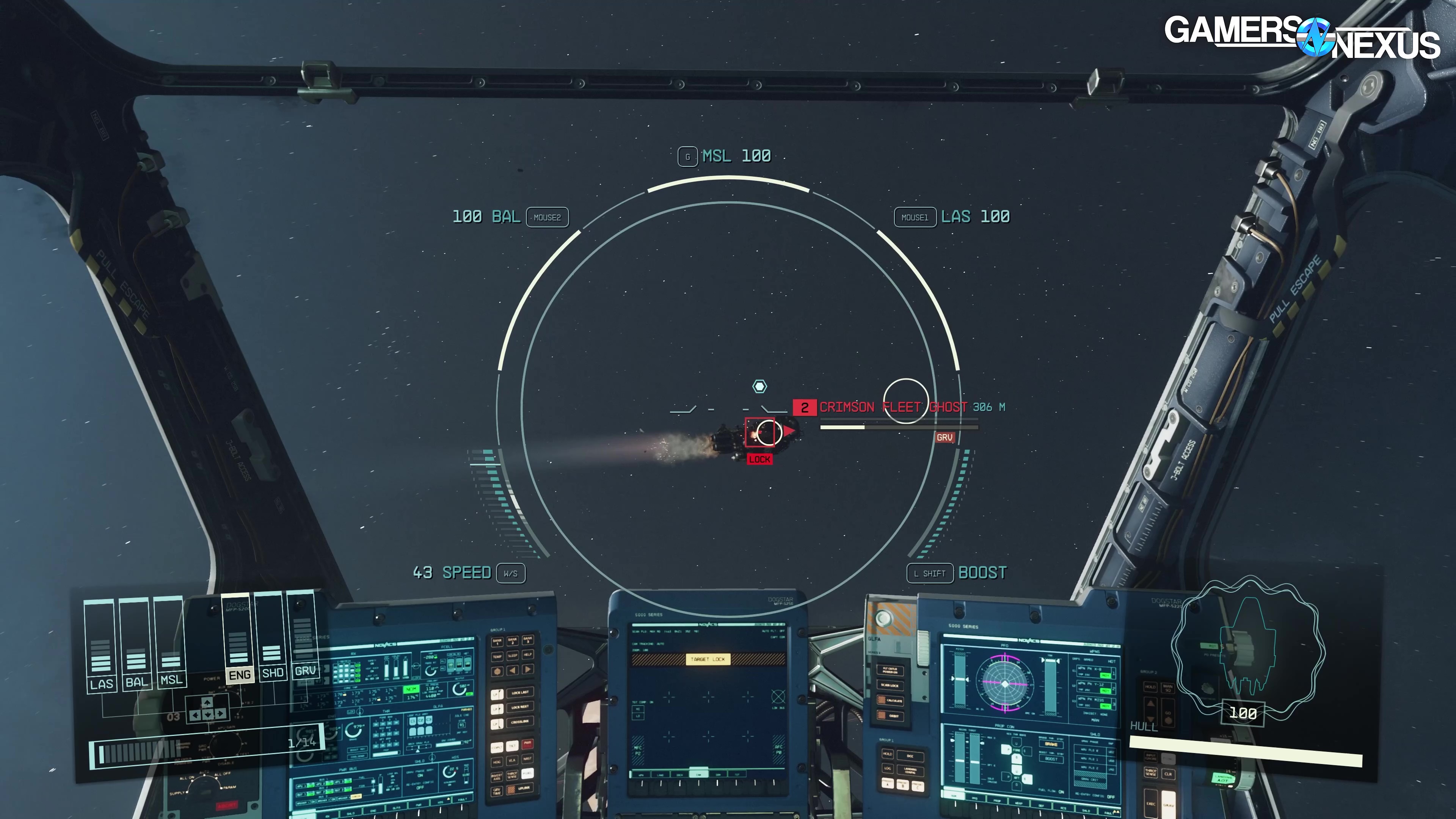Click the locked Crimson Fleet Ghost target box
This screenshot has width=1456, height=819.
click(x=759, y=432)
